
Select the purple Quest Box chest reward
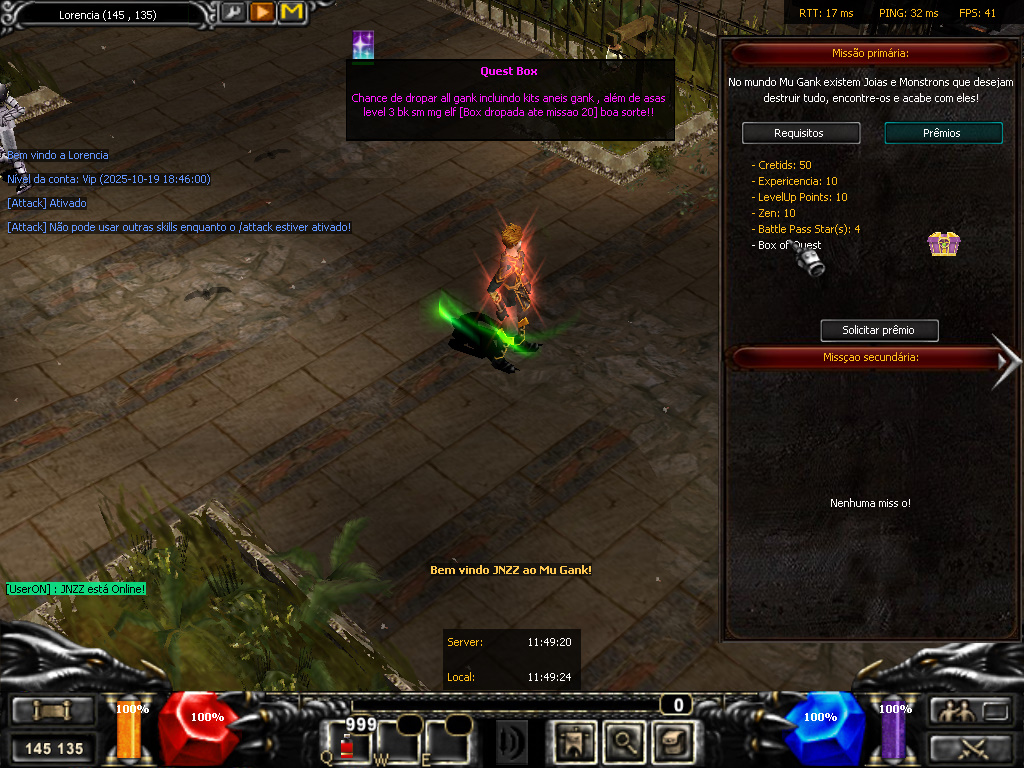(x=942, y=243)
